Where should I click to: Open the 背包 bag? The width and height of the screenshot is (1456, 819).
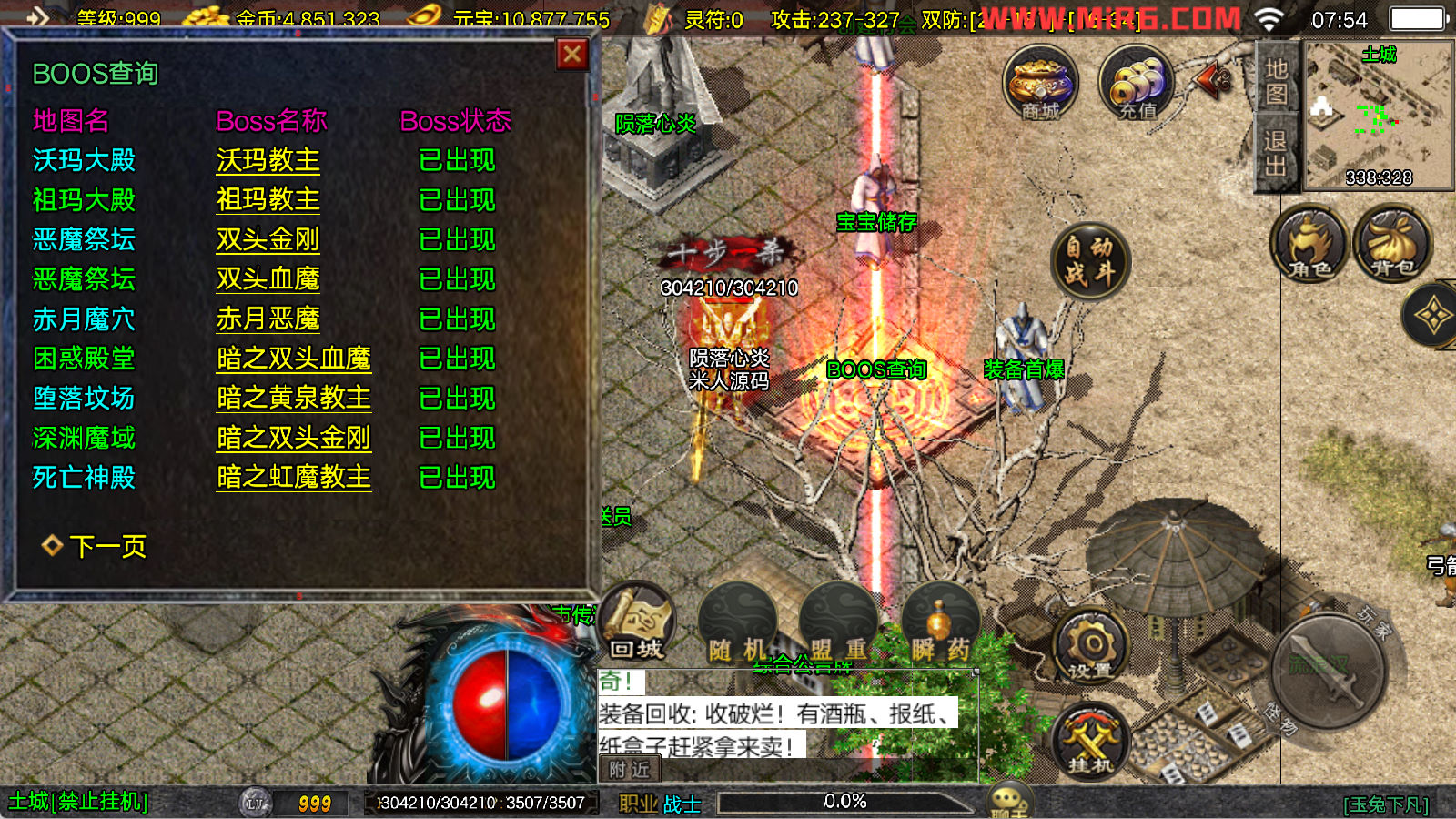[1392, 244]
